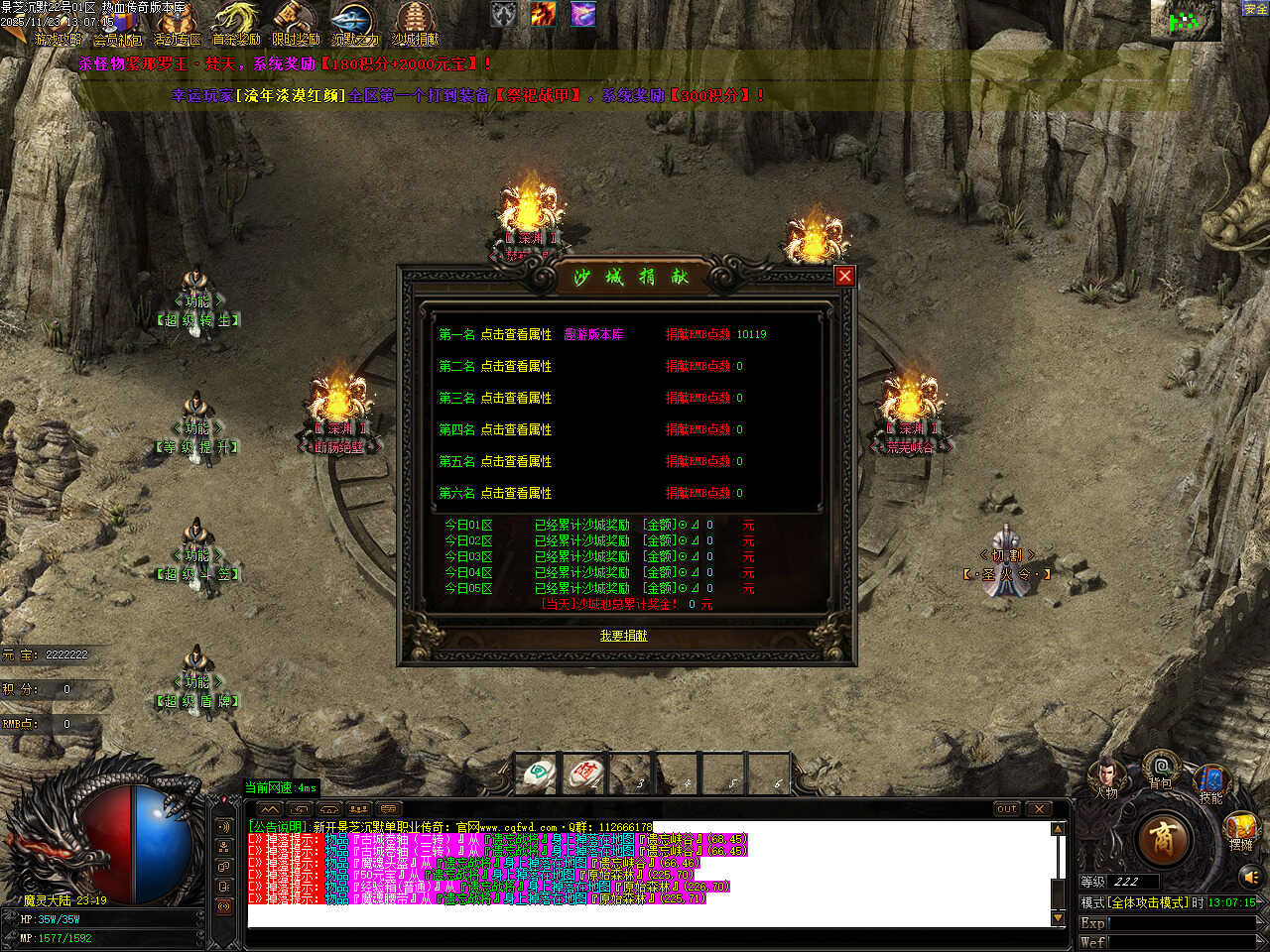Open the 背包 backpack
1270x952 pixels.
click(x=1160, y=770)
